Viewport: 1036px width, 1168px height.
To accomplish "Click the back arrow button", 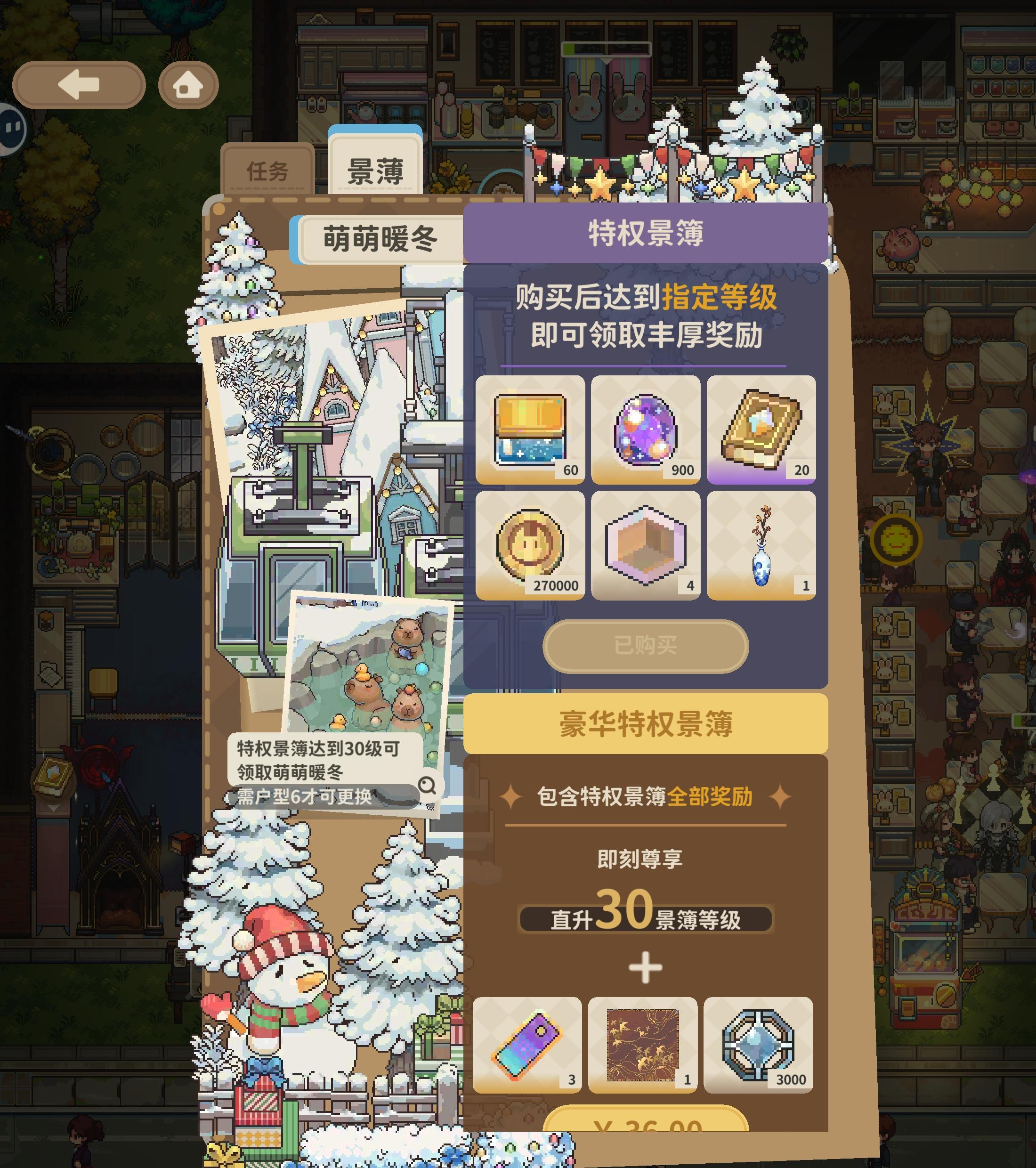I will (77, 85).
